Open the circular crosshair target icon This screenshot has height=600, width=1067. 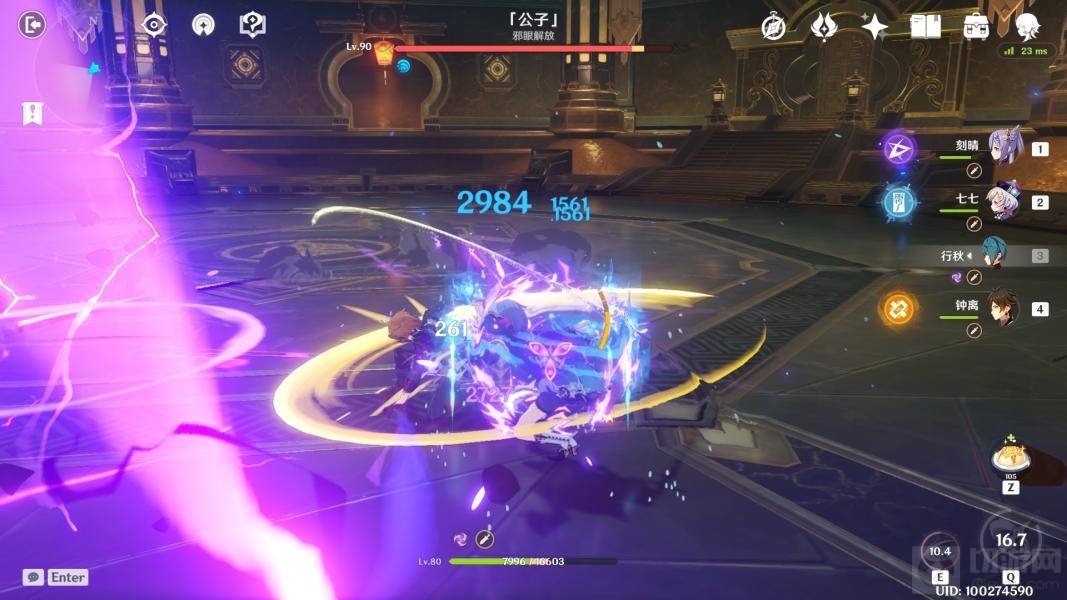tap(154, 25)
